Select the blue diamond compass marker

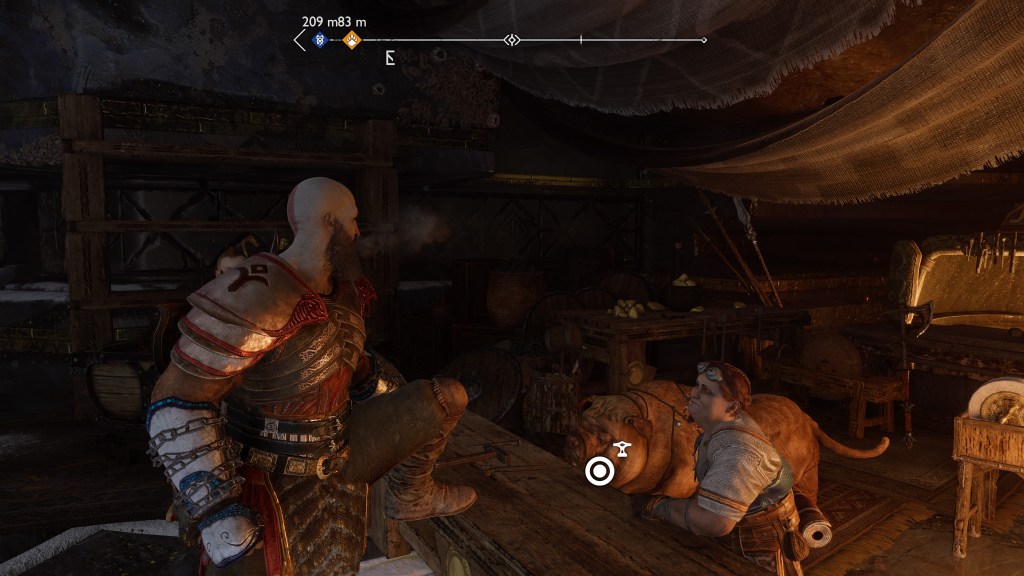(x=320, y=40)
